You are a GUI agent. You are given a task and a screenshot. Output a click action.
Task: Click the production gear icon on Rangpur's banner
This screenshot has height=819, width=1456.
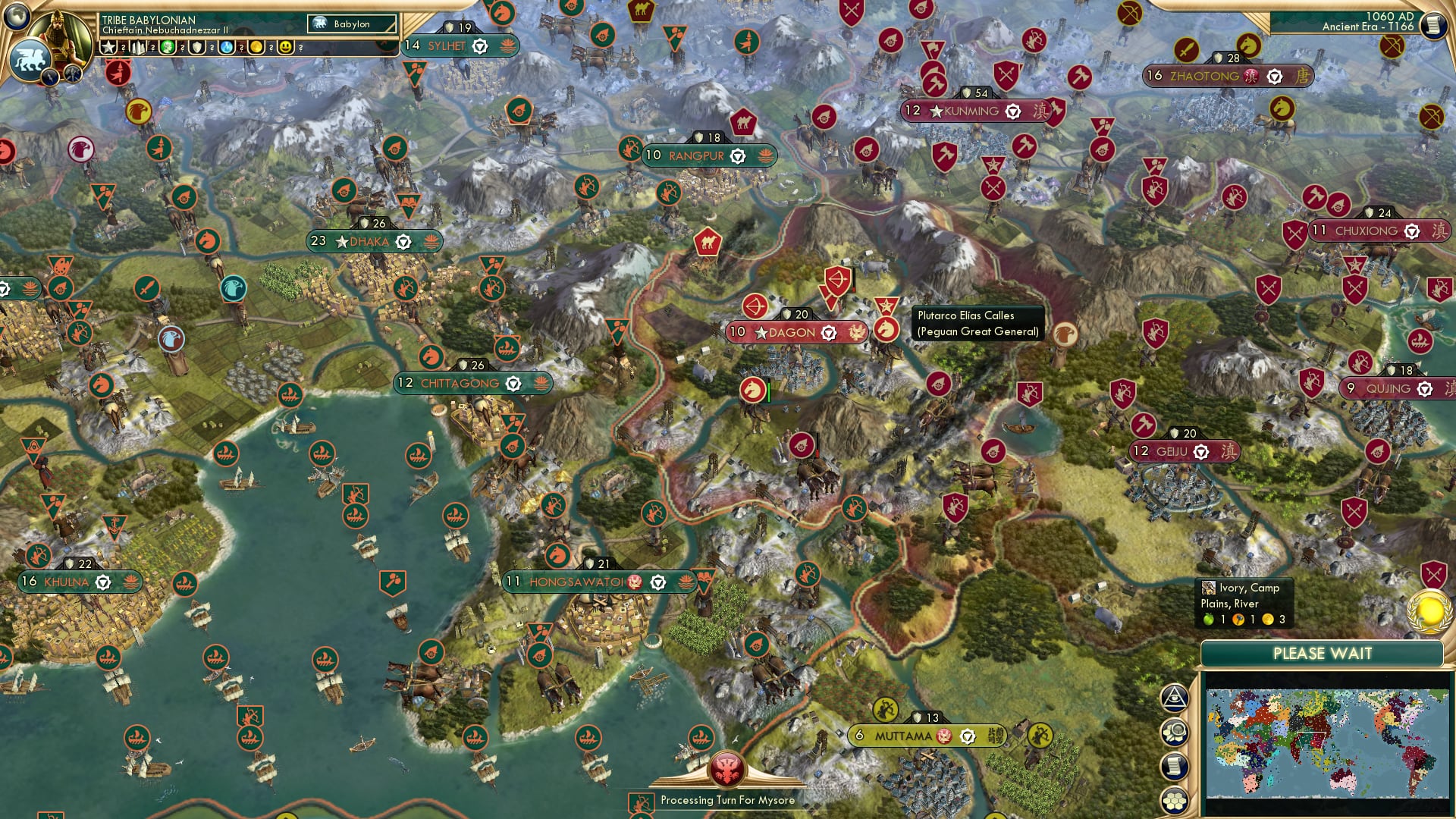click(736, 156)
